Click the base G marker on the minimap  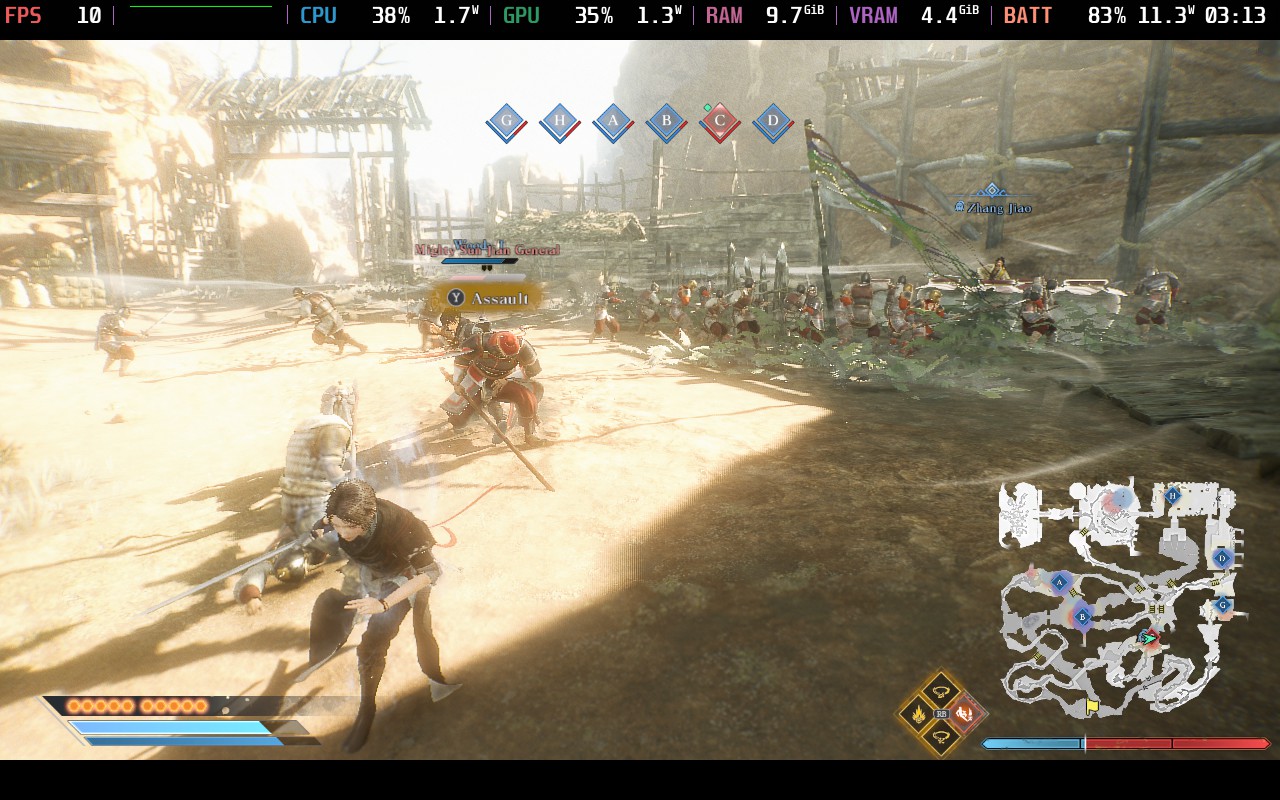(x=1222, y=605)
